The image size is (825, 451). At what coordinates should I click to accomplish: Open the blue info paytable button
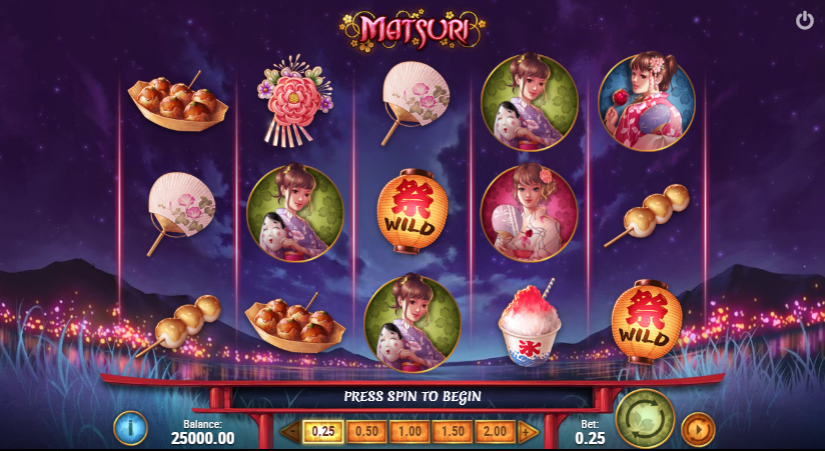point(130,428)
